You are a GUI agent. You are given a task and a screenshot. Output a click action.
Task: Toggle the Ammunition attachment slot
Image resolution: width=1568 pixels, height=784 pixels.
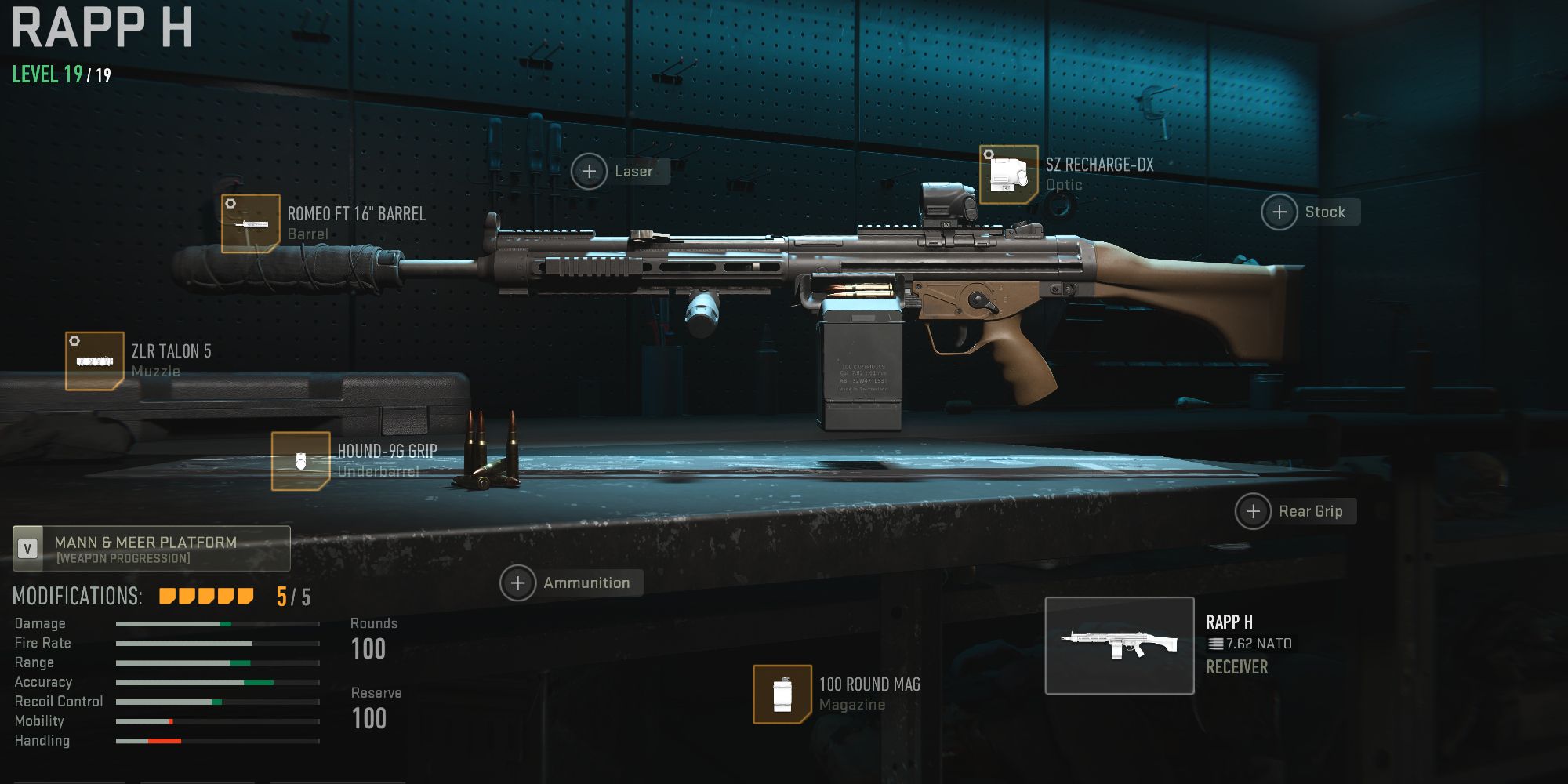tap(518, 583)
